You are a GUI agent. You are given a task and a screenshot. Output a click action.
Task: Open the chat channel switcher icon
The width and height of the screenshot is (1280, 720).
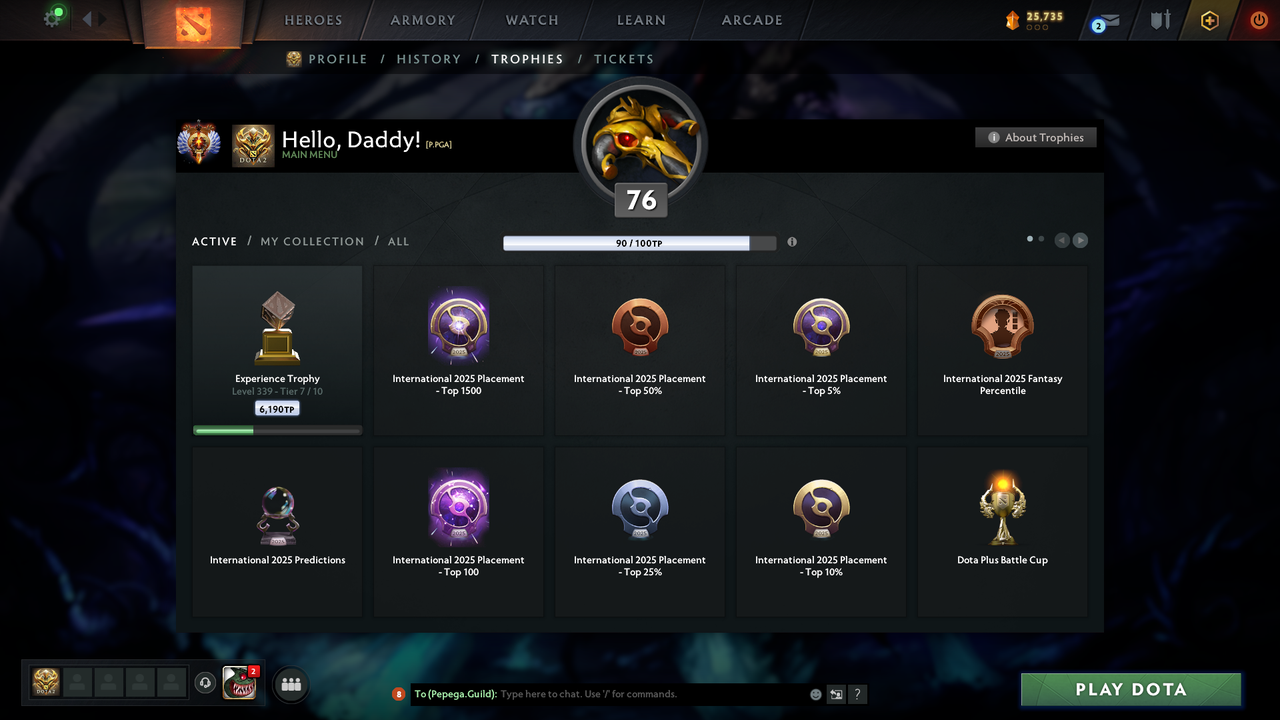tap(836, 694)
